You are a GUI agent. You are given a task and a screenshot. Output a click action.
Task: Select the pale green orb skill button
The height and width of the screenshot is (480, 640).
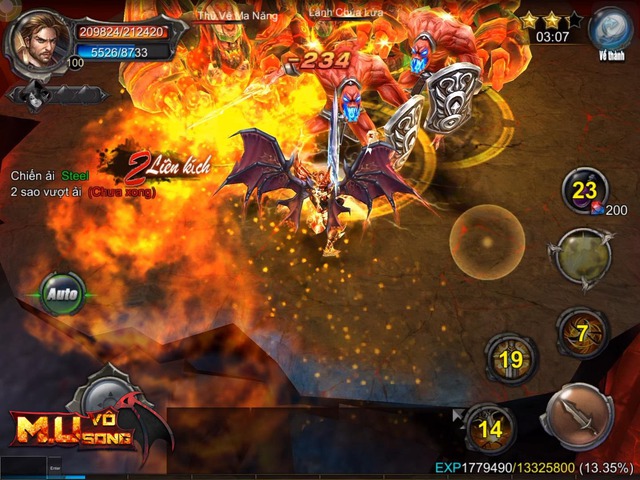[583, 258]
